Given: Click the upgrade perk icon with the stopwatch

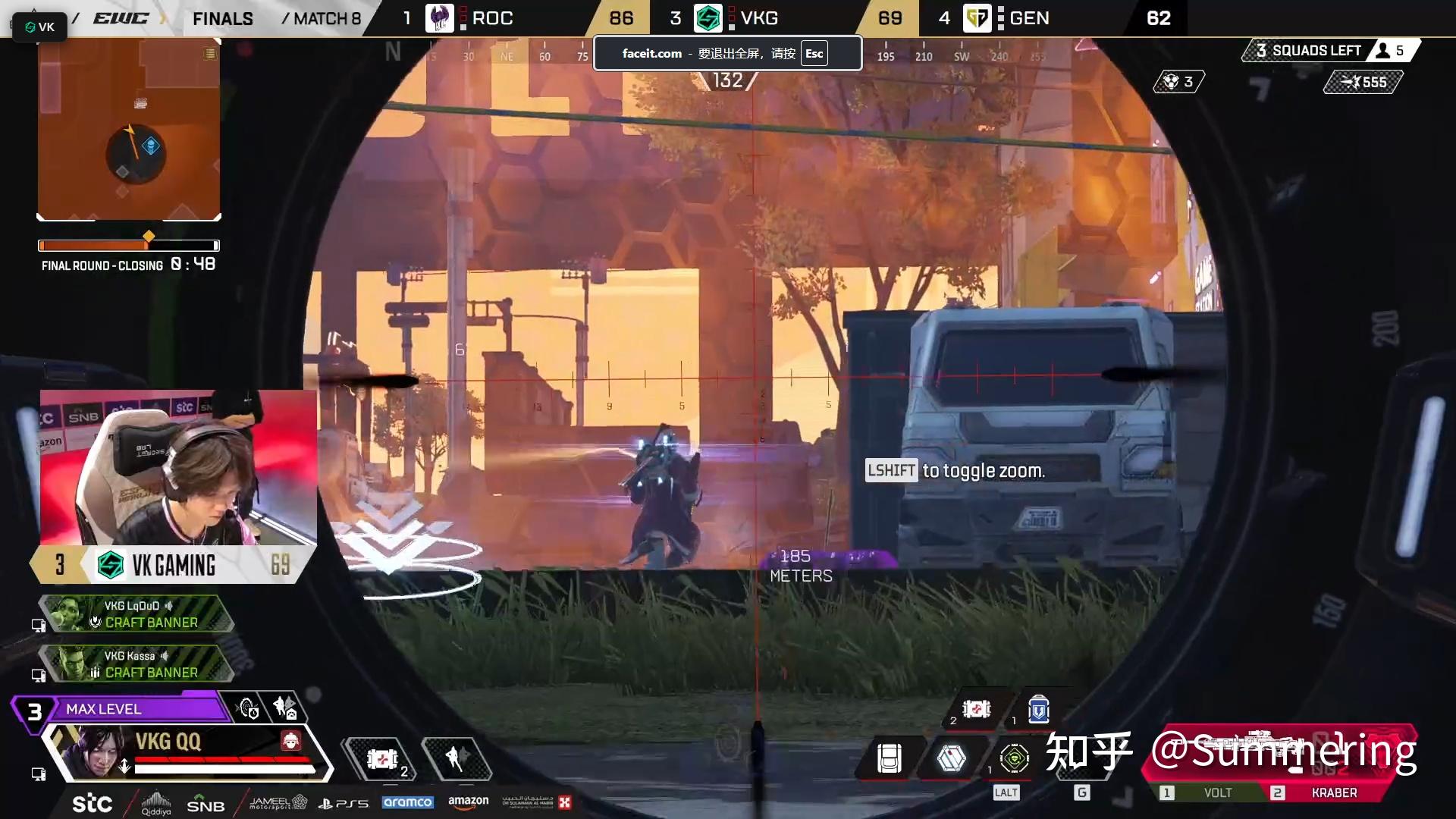Looking at the screenshot, I should click(248, 709).
